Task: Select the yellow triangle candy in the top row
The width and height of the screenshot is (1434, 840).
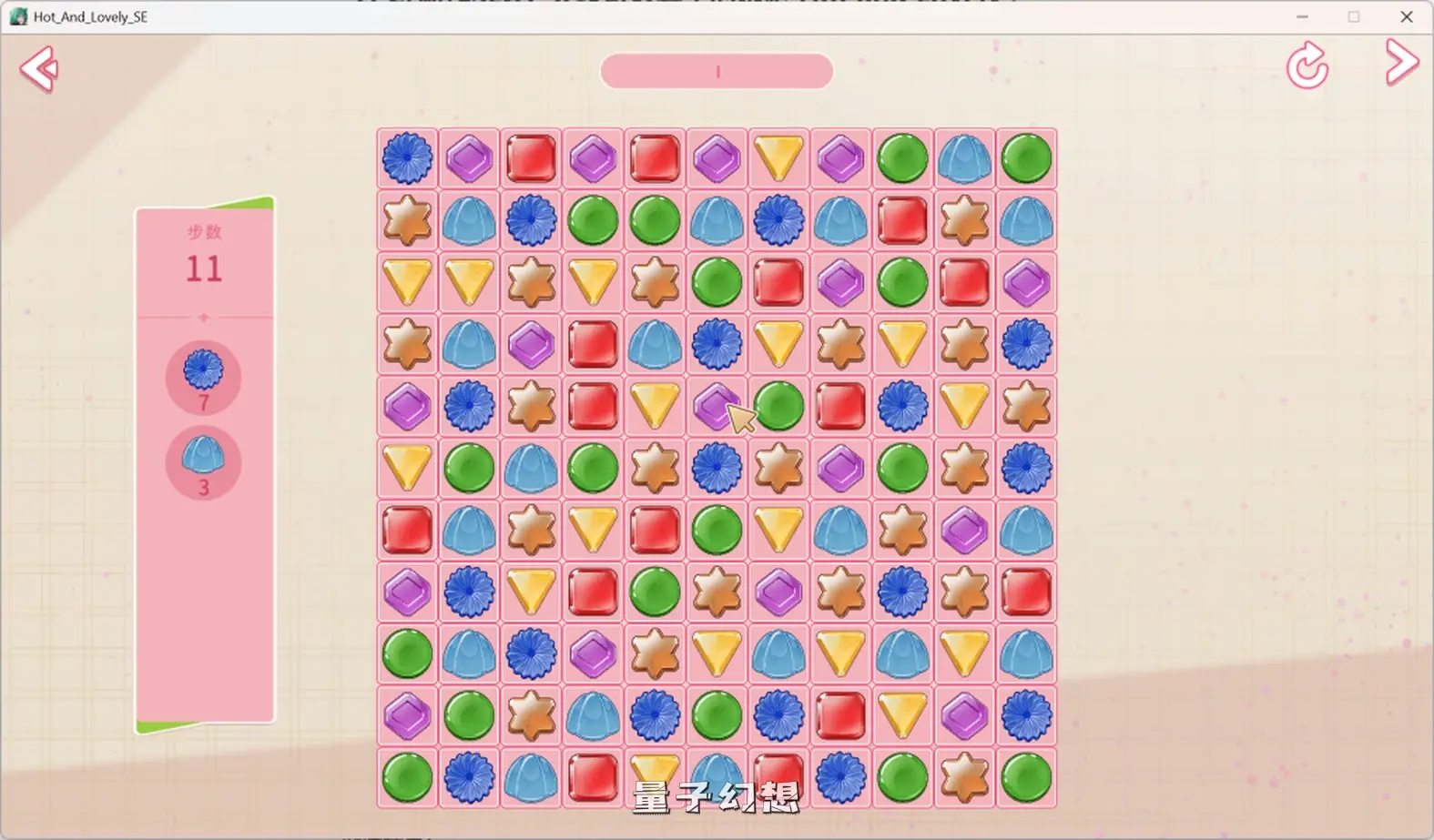Action: click(x=778, y=158)
